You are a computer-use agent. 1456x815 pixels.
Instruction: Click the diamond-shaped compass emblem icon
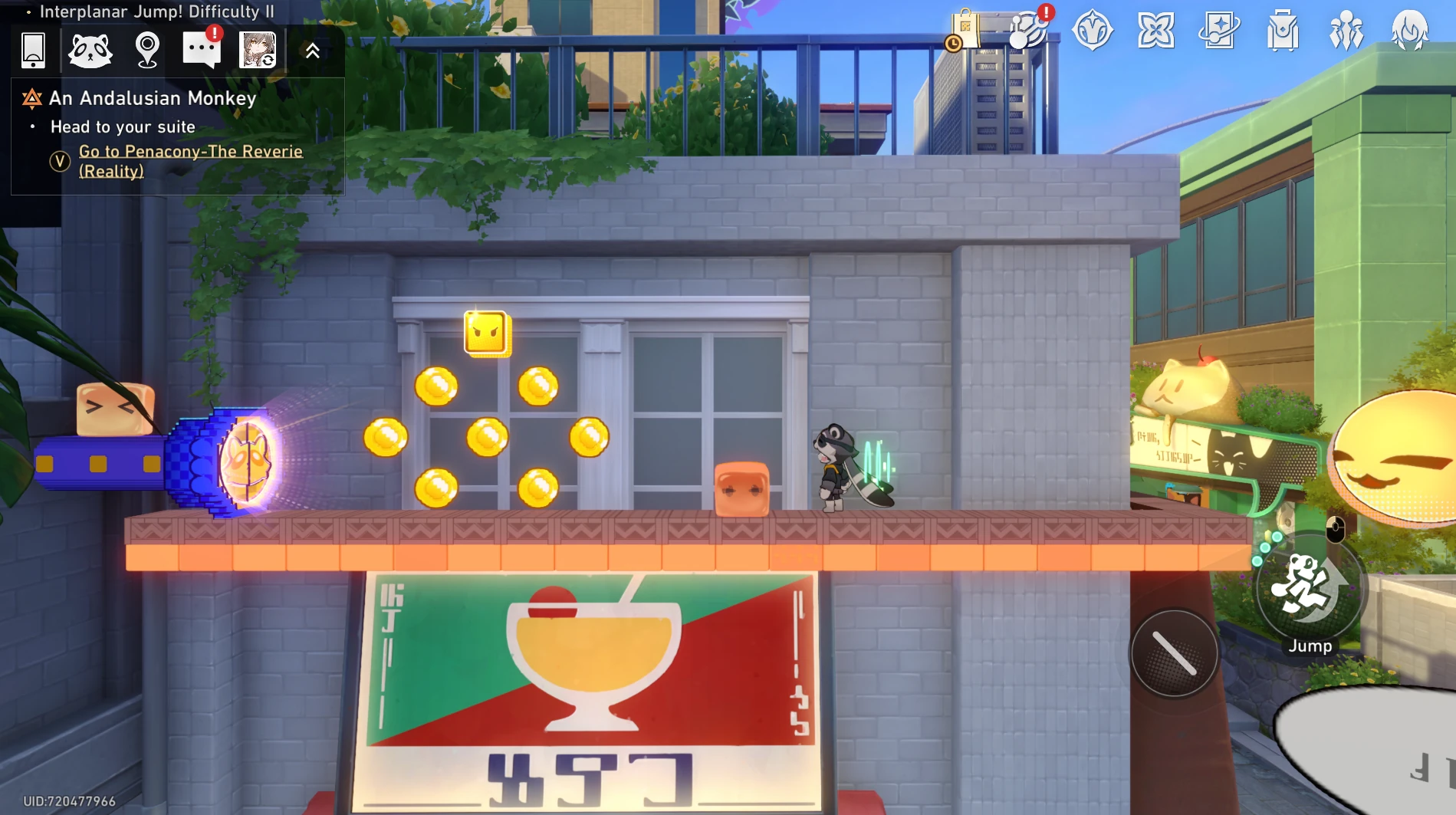[1092, 31]
